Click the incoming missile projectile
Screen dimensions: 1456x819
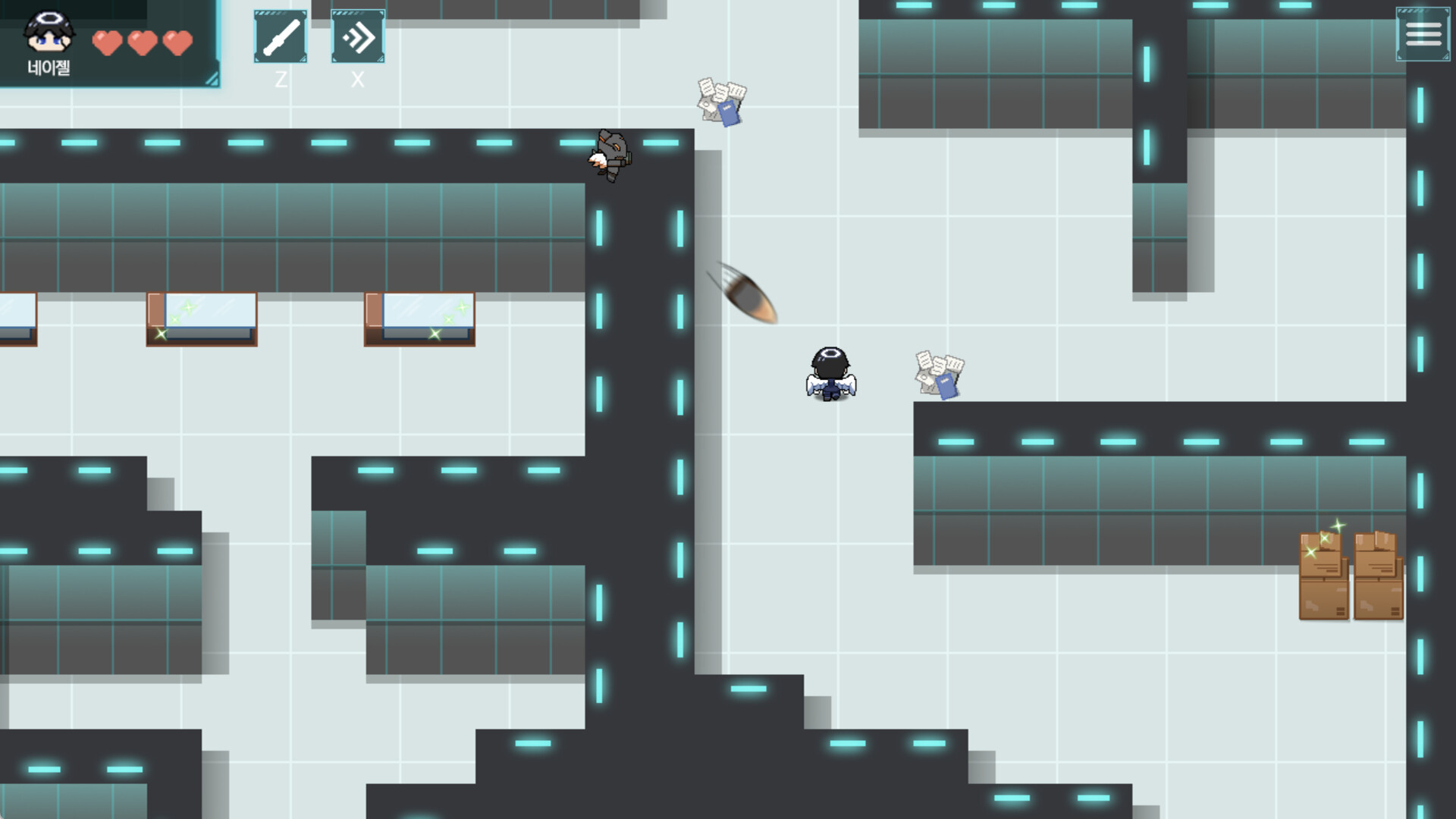pos(747,295)
